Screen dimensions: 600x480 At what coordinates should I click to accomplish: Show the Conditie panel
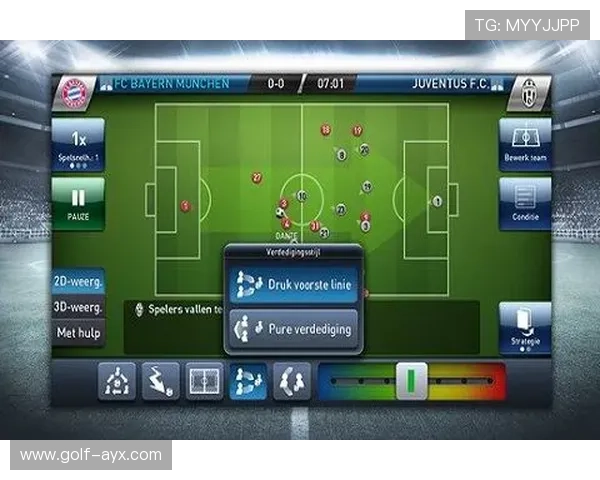click(525, 203)
